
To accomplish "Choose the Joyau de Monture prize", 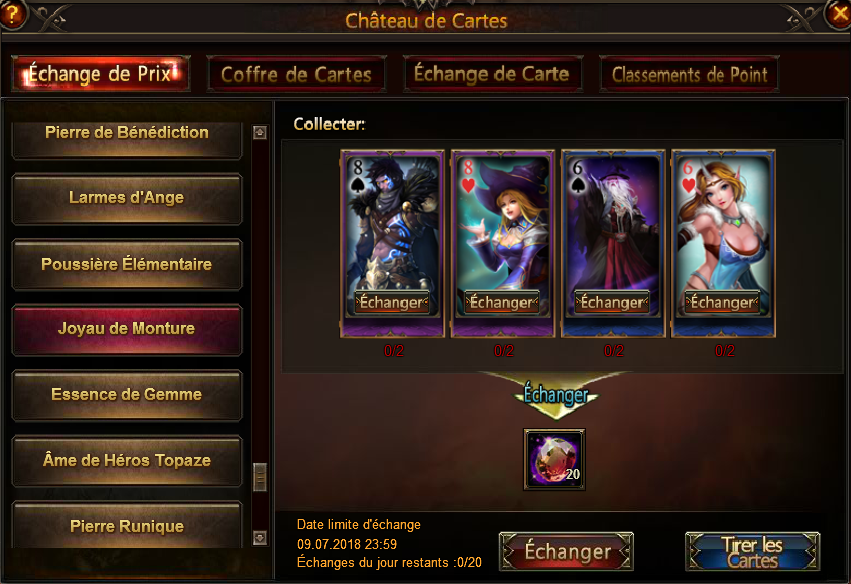I will [127, 329].
